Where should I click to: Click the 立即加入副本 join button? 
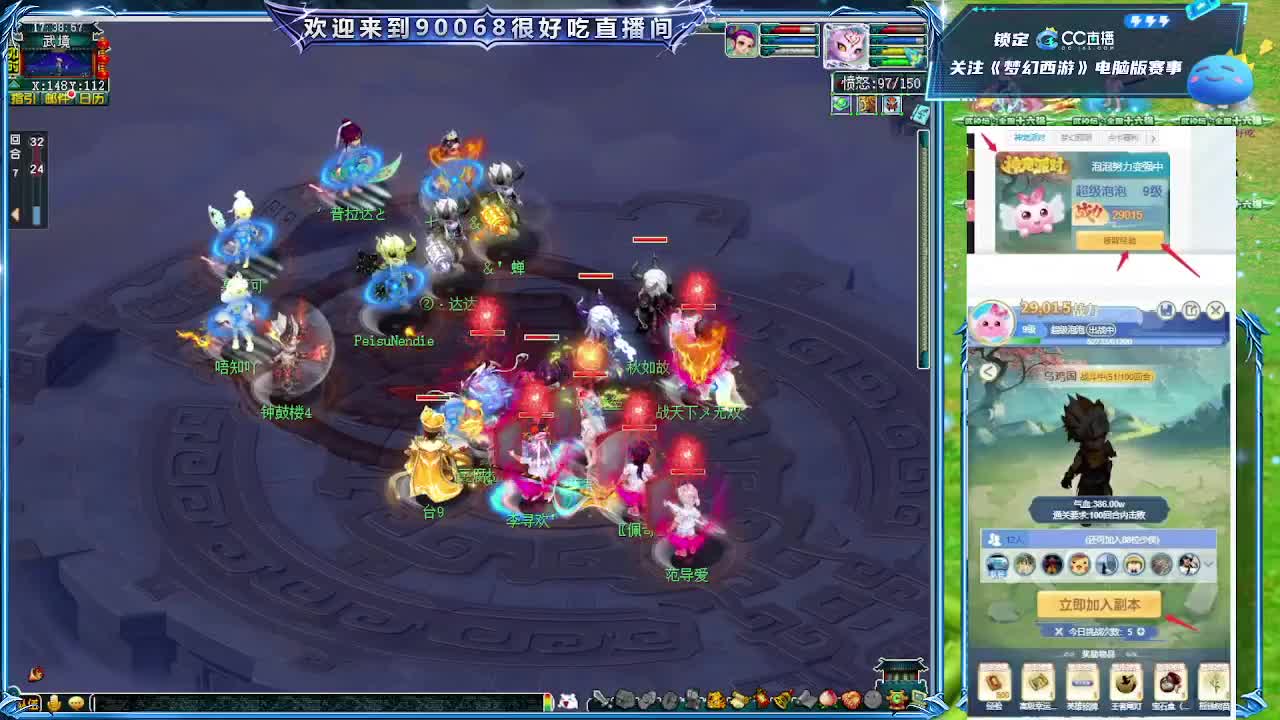[1098, 604]
